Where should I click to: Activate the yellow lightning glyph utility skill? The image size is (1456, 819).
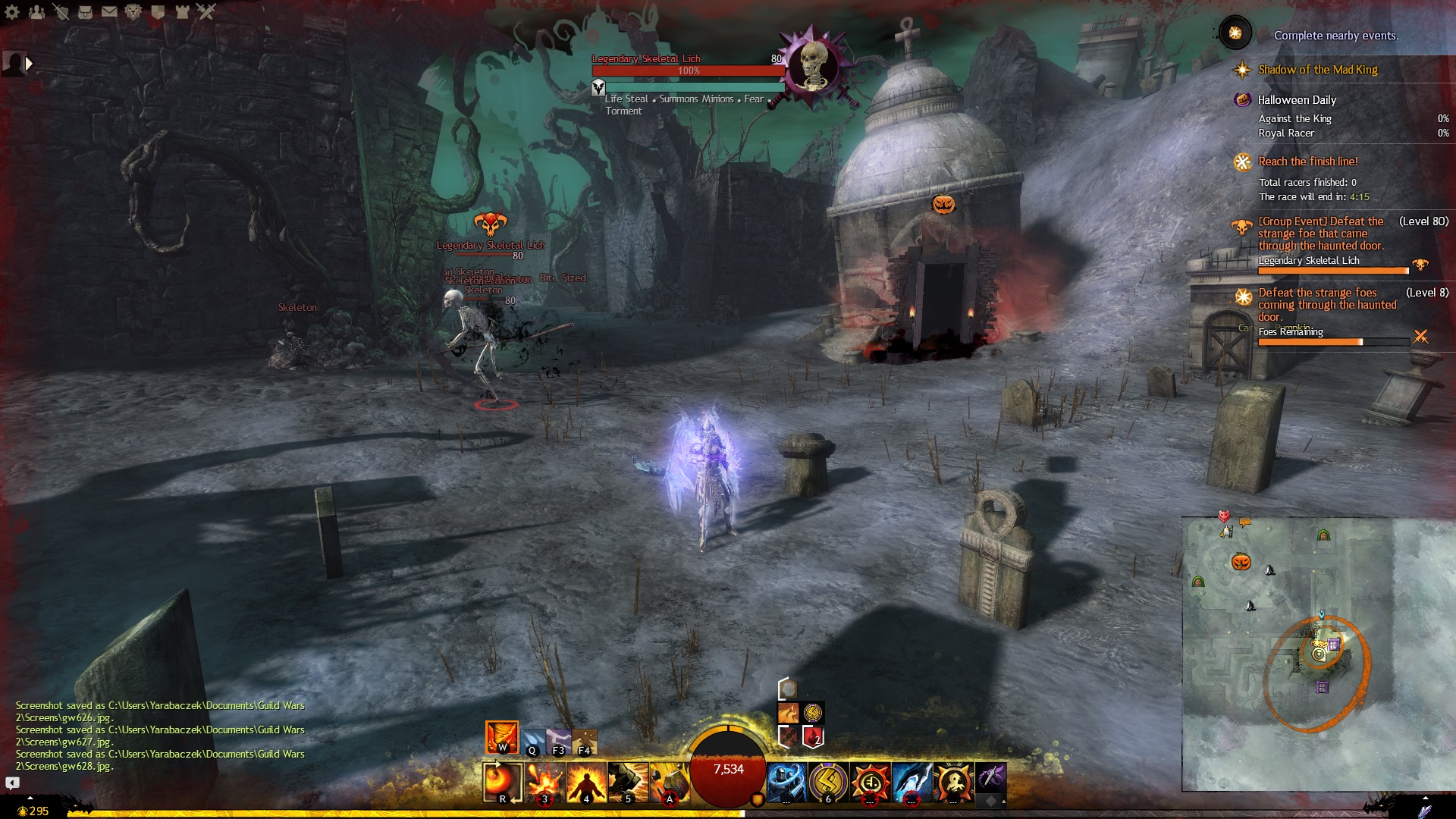click(x=828, y=782)
